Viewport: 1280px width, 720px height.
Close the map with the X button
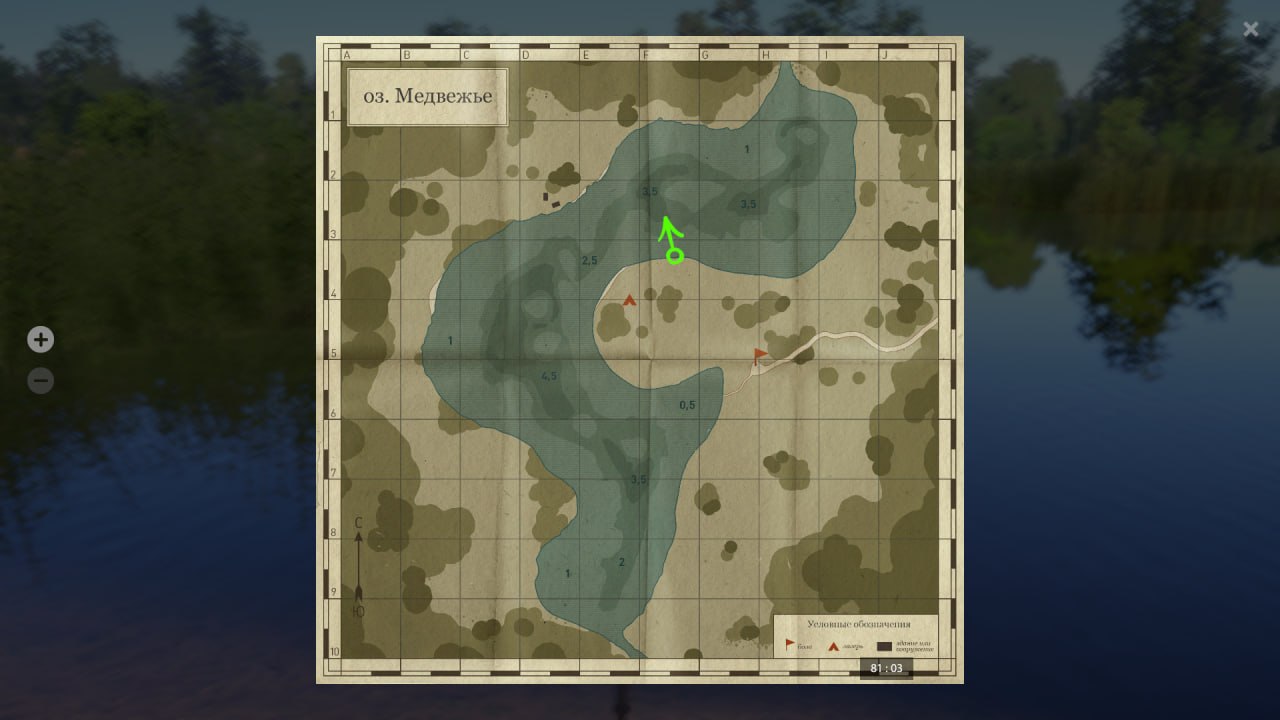pyautogui.click(x=1251, y=29)
